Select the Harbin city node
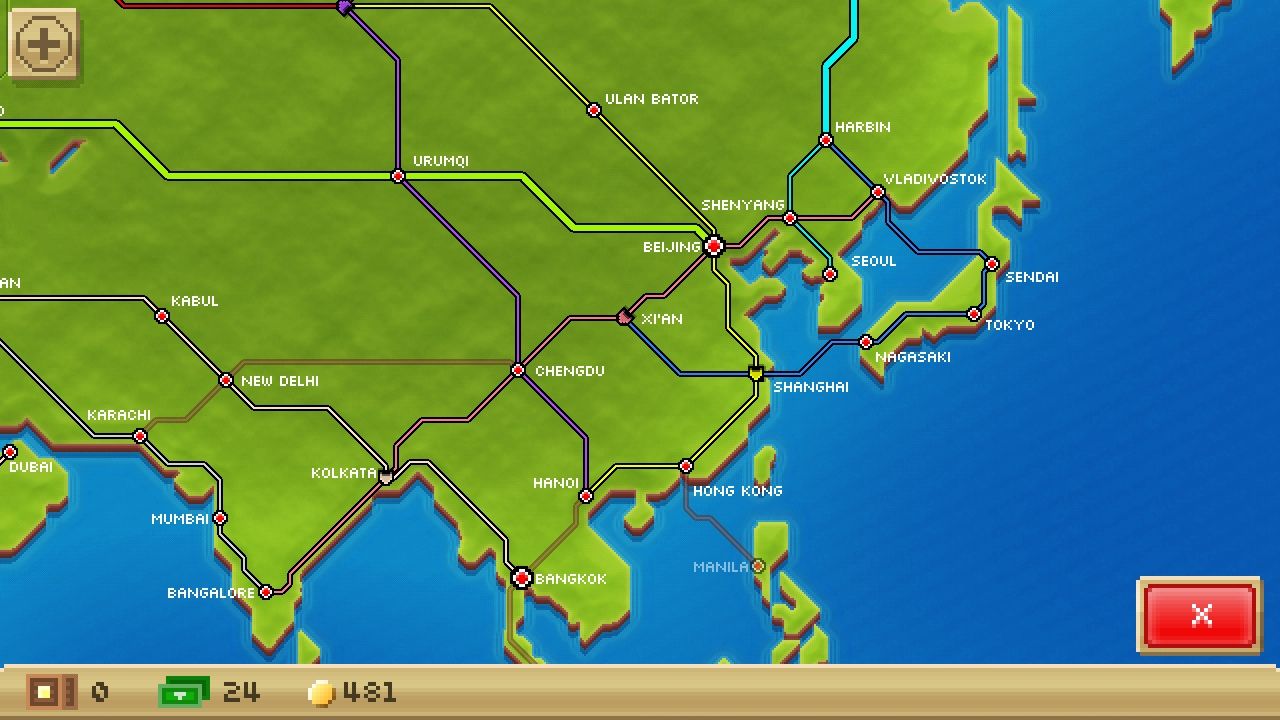This screenshot has width=1280, height=720. 824,140
